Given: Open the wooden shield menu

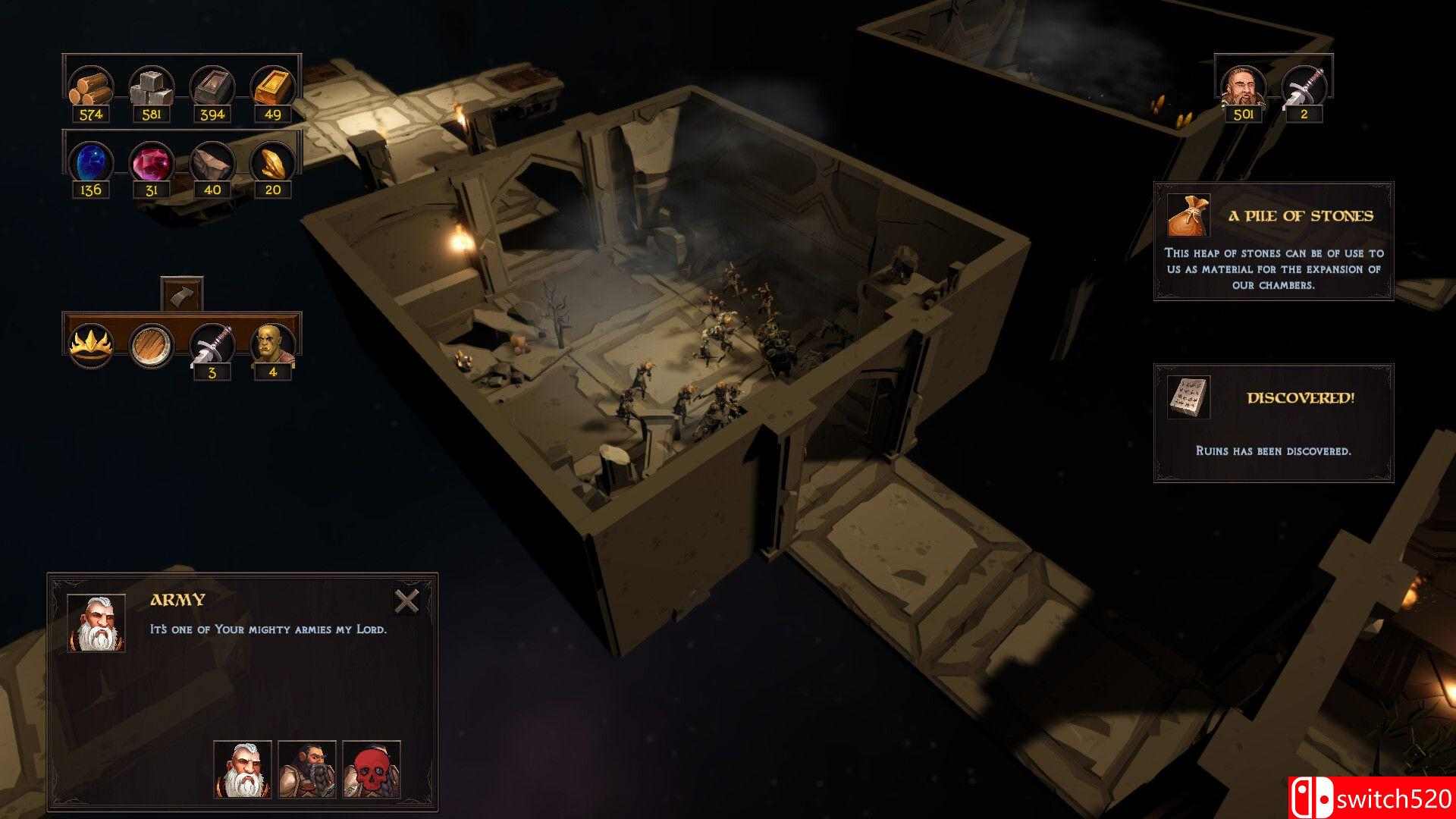Looking at the screenshot, I should (152, 345).
